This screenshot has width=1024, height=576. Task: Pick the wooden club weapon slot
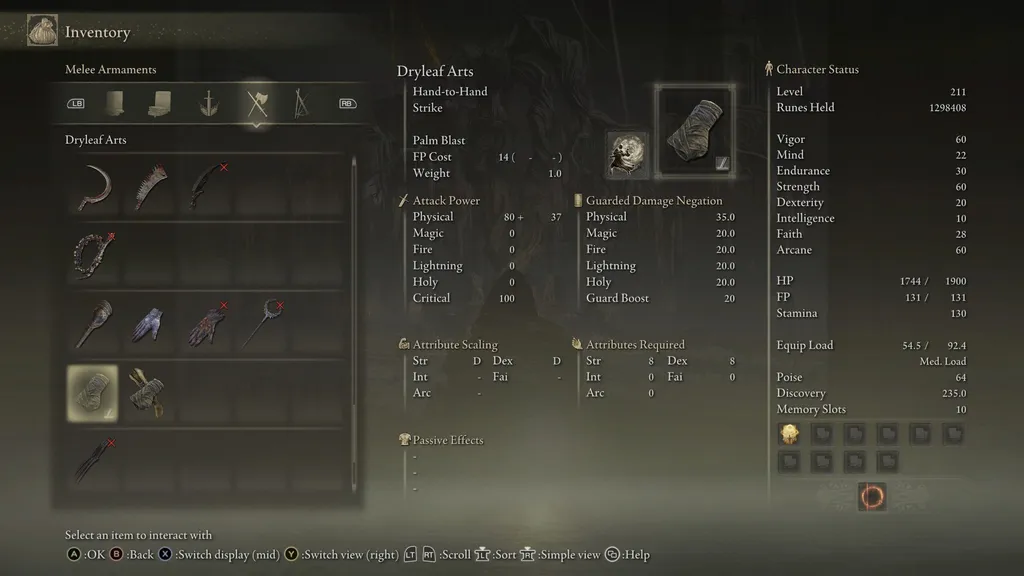coord(95,324)
